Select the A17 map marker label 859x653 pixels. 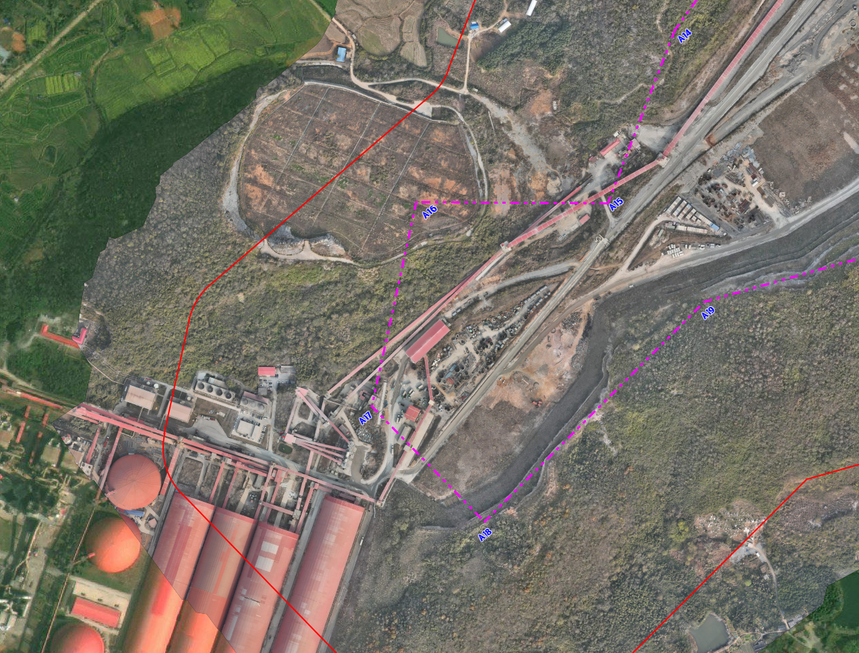366,417
